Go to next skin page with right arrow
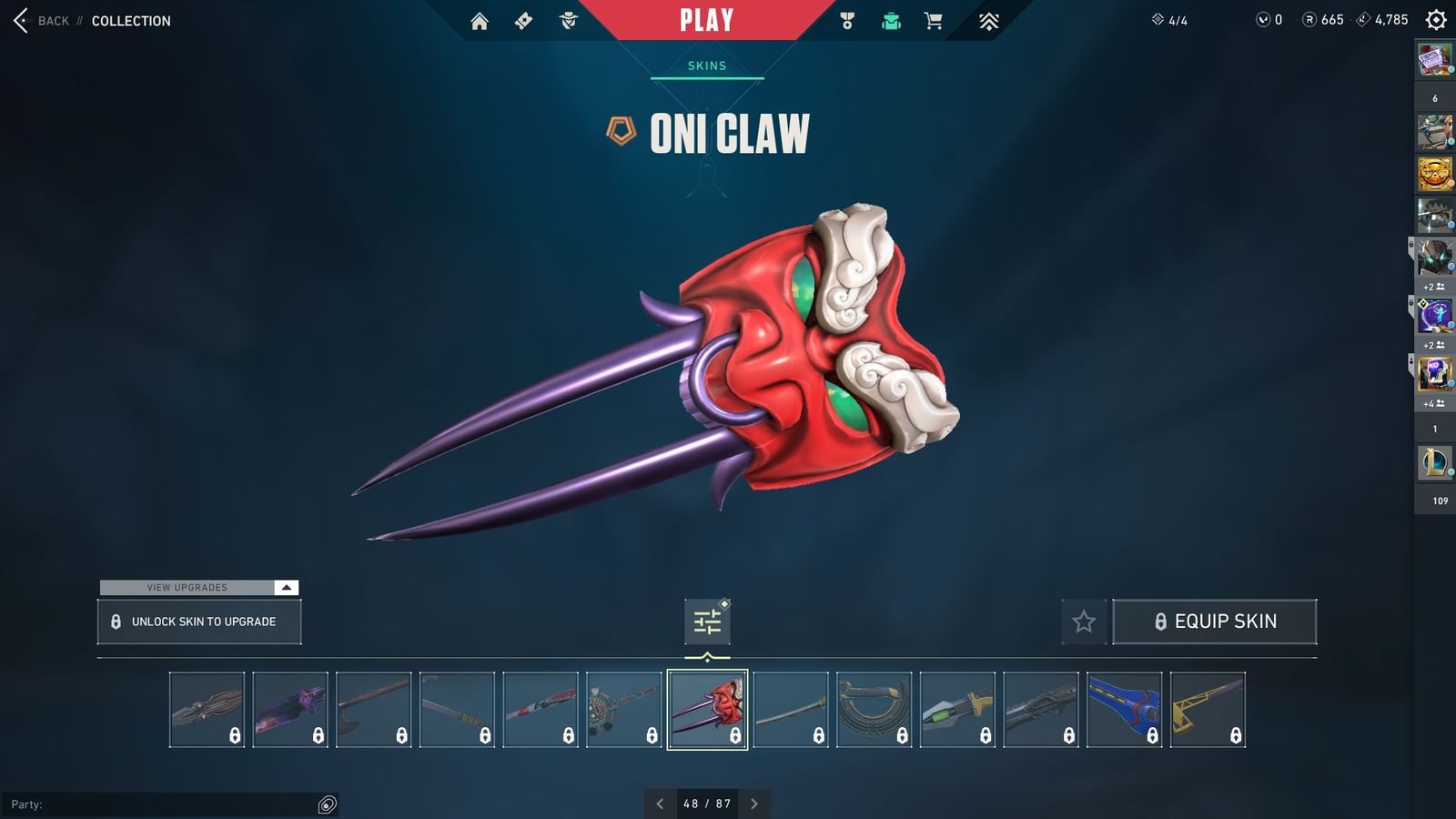Screen dimensions: 1456x819 tap(754, 804)
